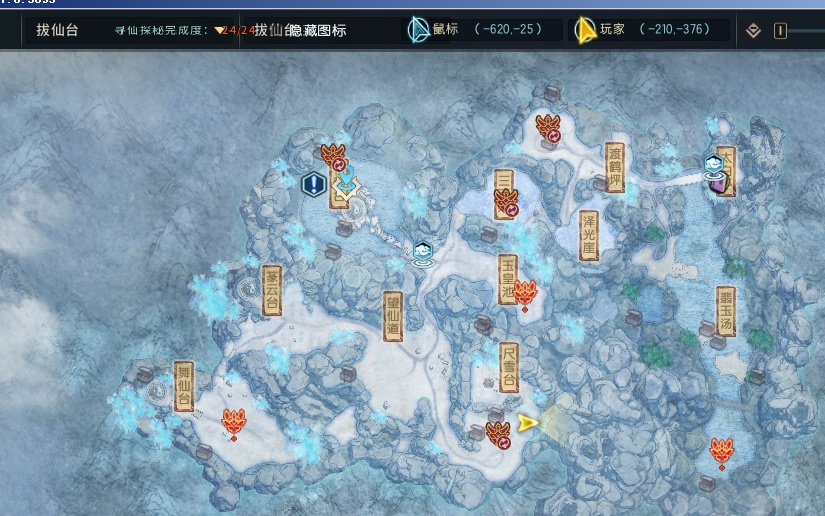Select the red lotus marker below 翡玉汤

pyautogui.click(x=721, y=451)
